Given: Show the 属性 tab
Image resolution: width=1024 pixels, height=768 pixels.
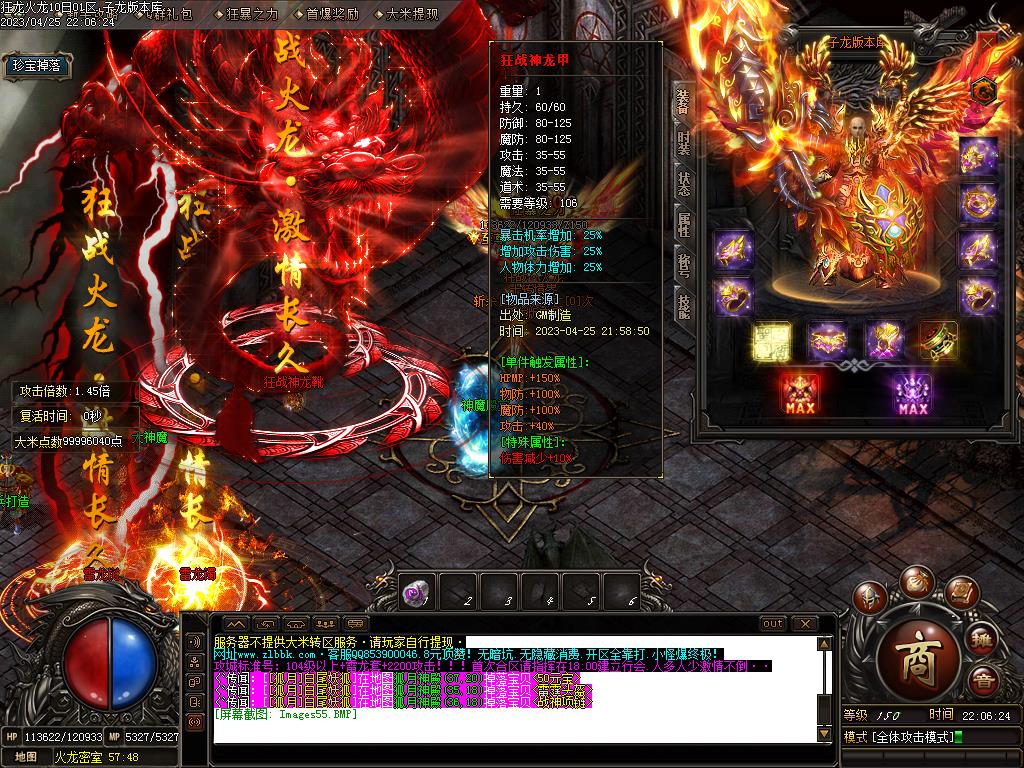Looking at the screenshot, I should tap(684, 225).
